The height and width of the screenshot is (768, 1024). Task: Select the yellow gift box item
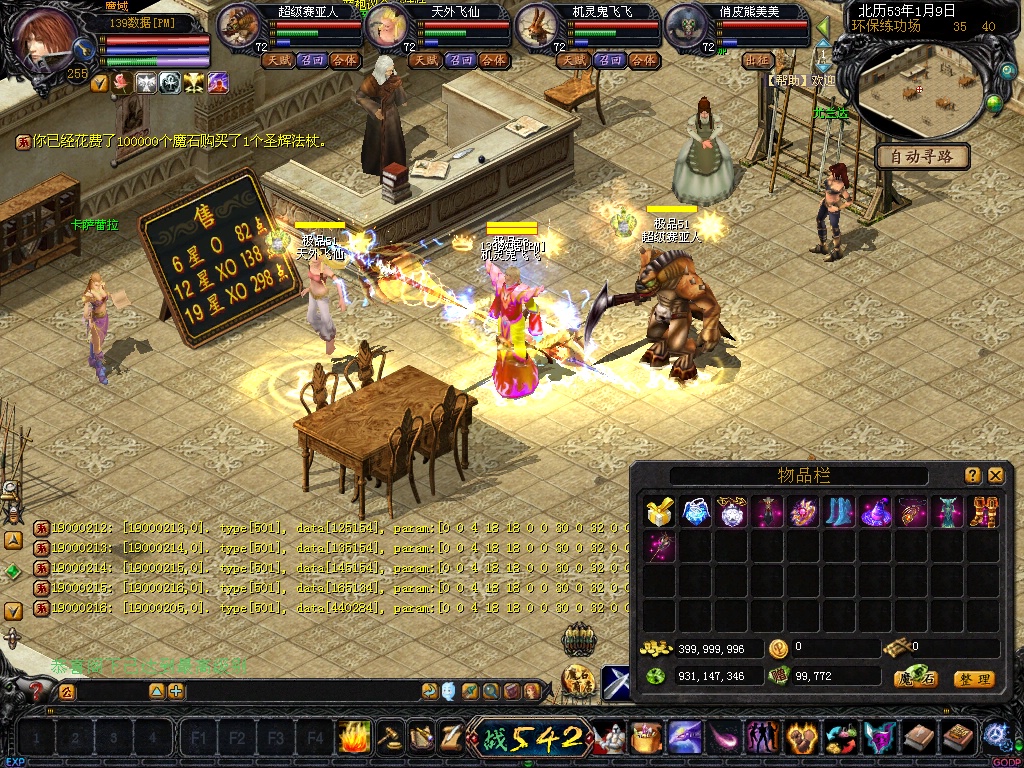[x=658, y=512]
